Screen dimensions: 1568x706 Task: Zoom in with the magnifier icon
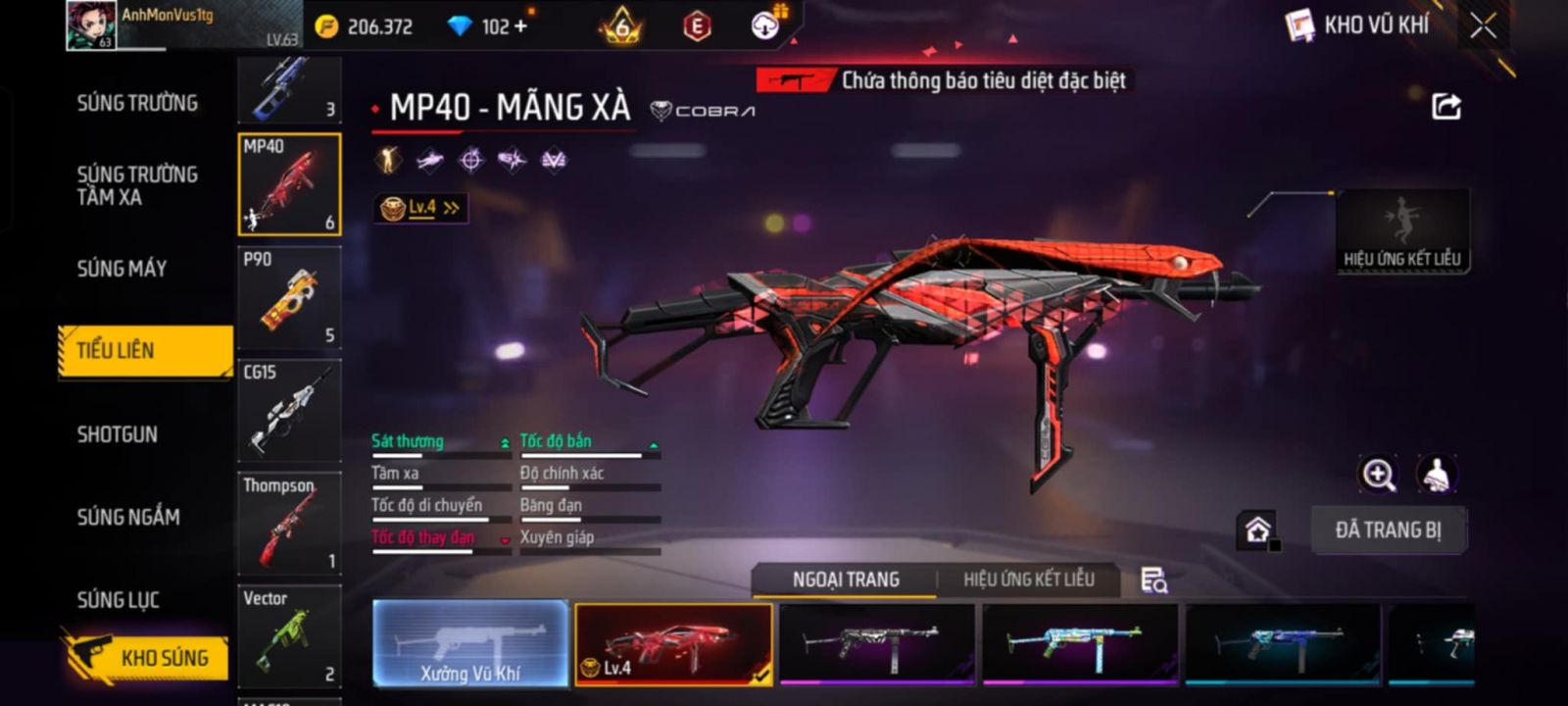click(1378, 475)
